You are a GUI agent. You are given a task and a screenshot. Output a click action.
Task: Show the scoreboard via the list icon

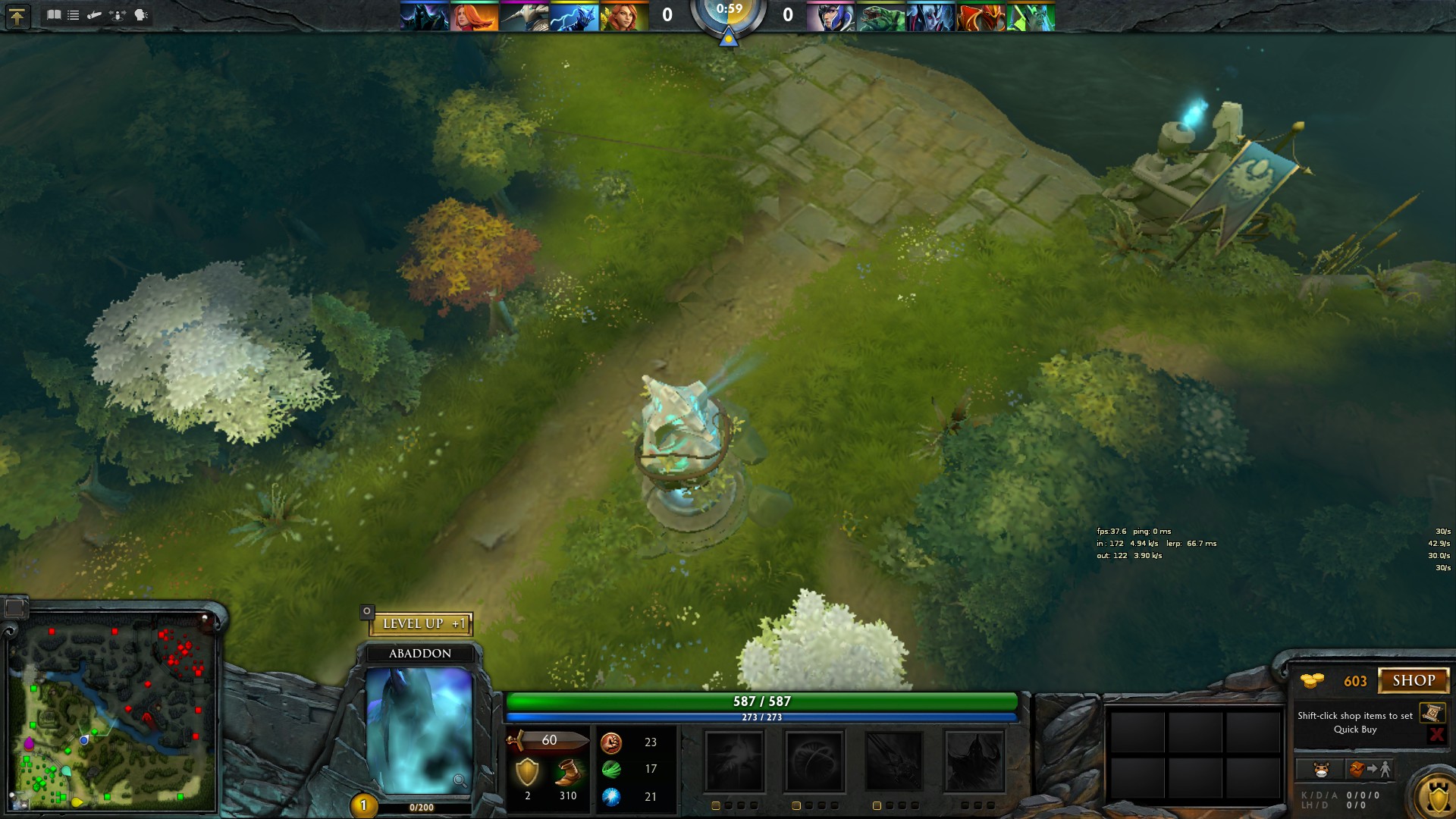74,14
